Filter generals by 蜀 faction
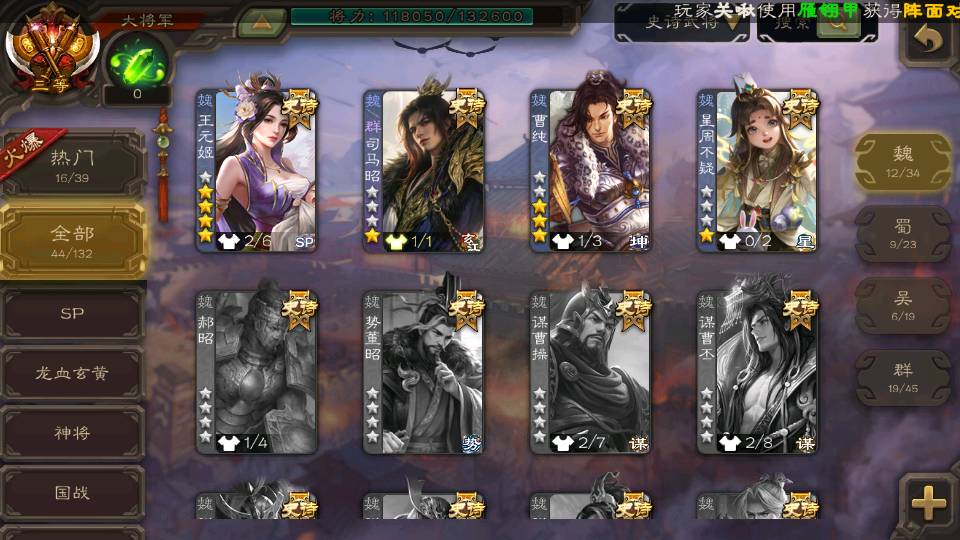Viewport: 960px width, 540px height. (903, 234)
